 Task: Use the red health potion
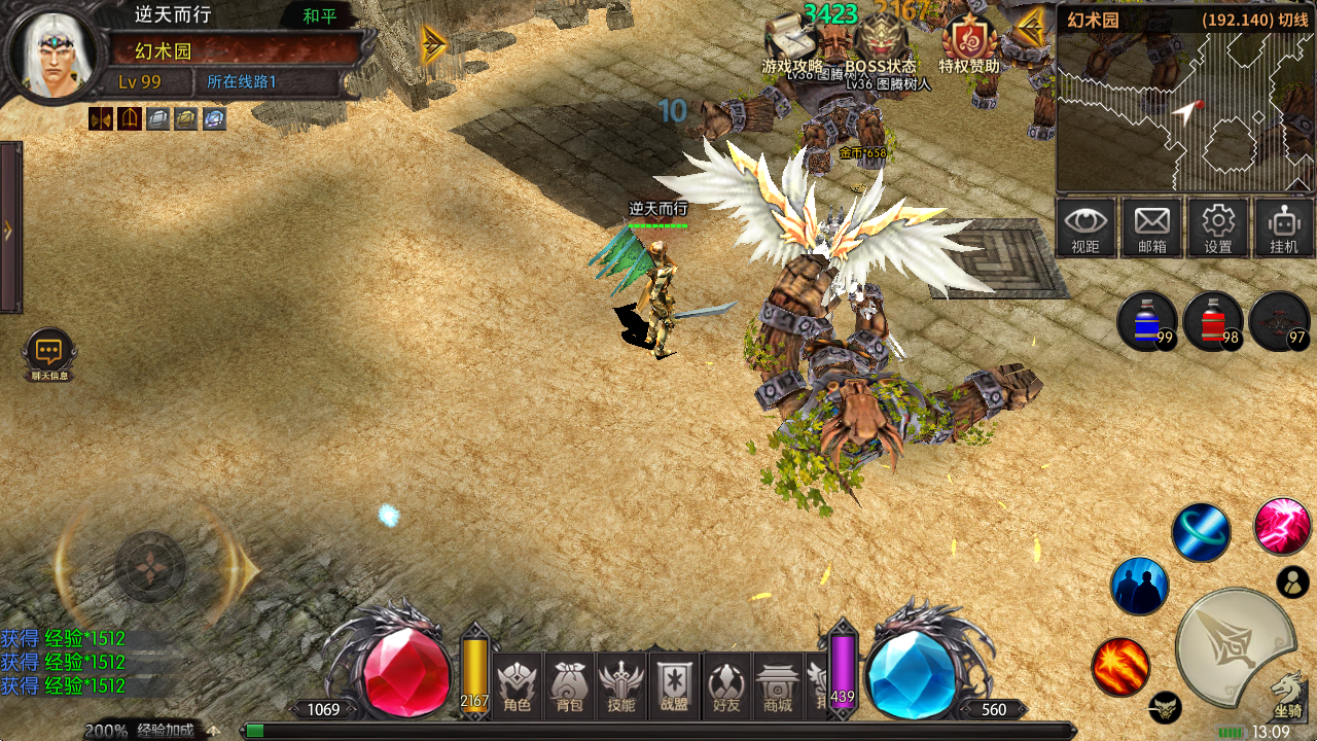[1213, 321]
